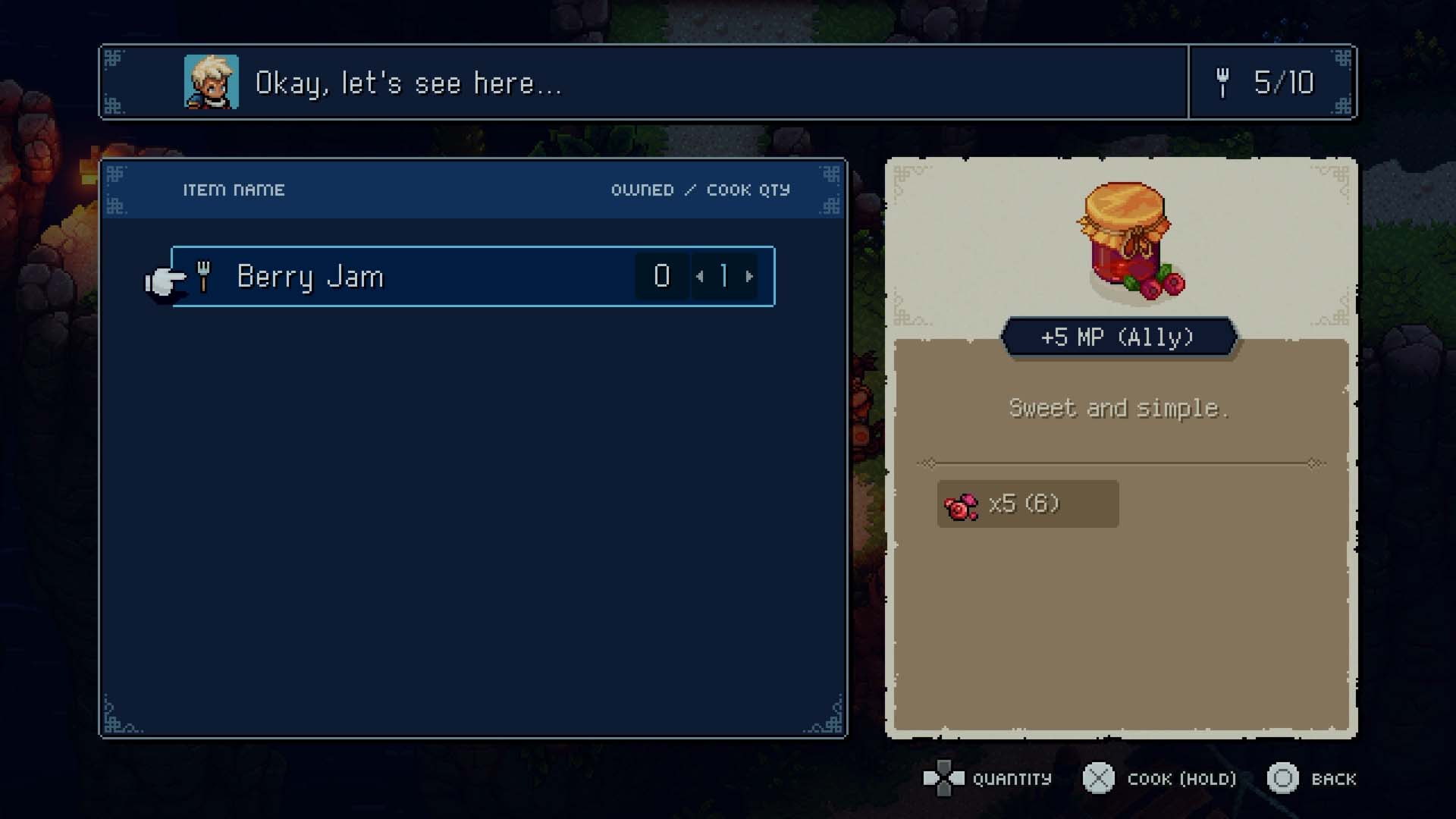
Task: Click the X button Cook icon
Action: point(1099,778)
